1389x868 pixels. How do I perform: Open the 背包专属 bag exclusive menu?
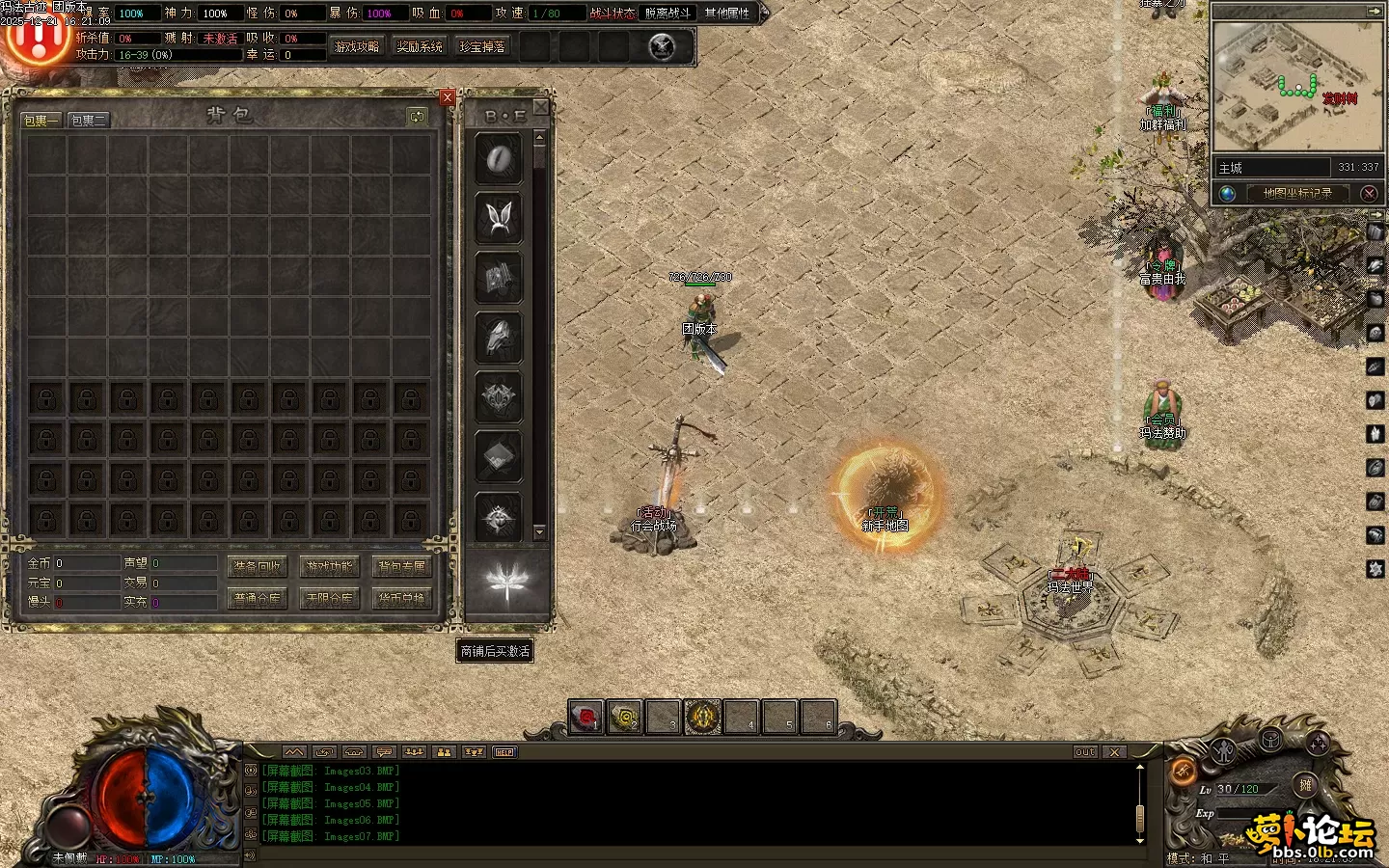click(401, 567)
